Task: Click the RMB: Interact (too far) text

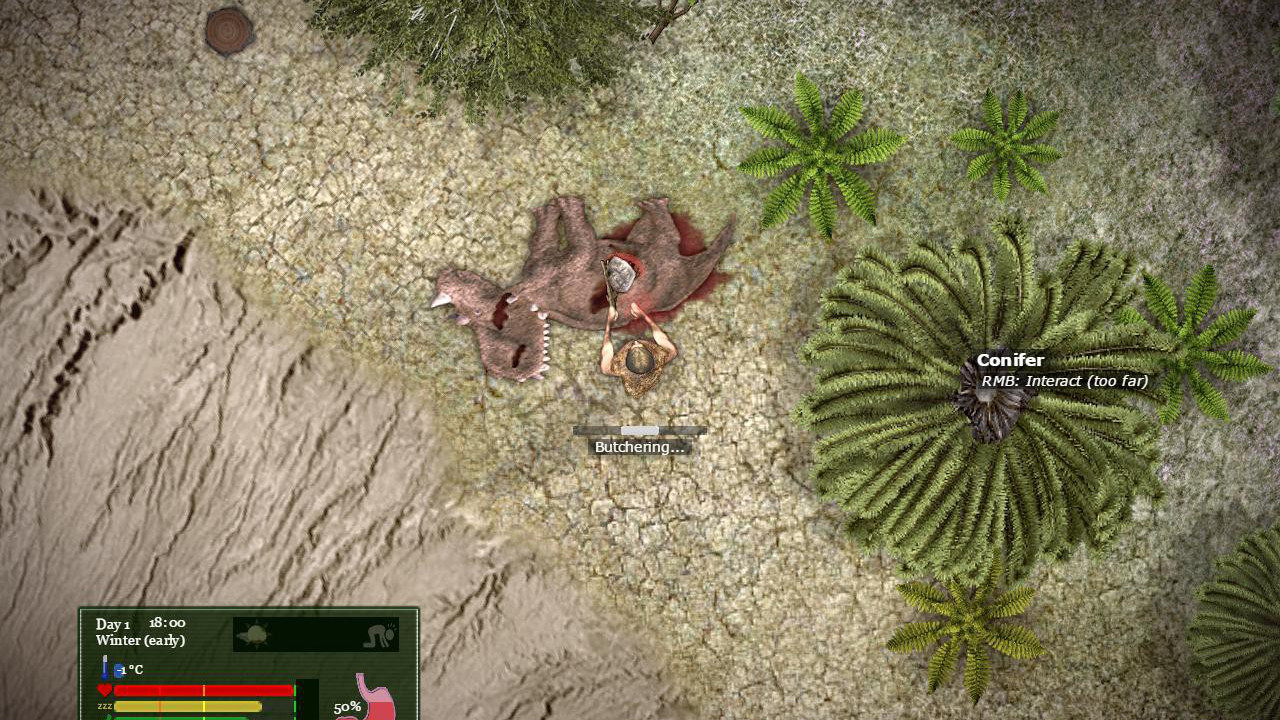Action: (x=1066, y=381)
